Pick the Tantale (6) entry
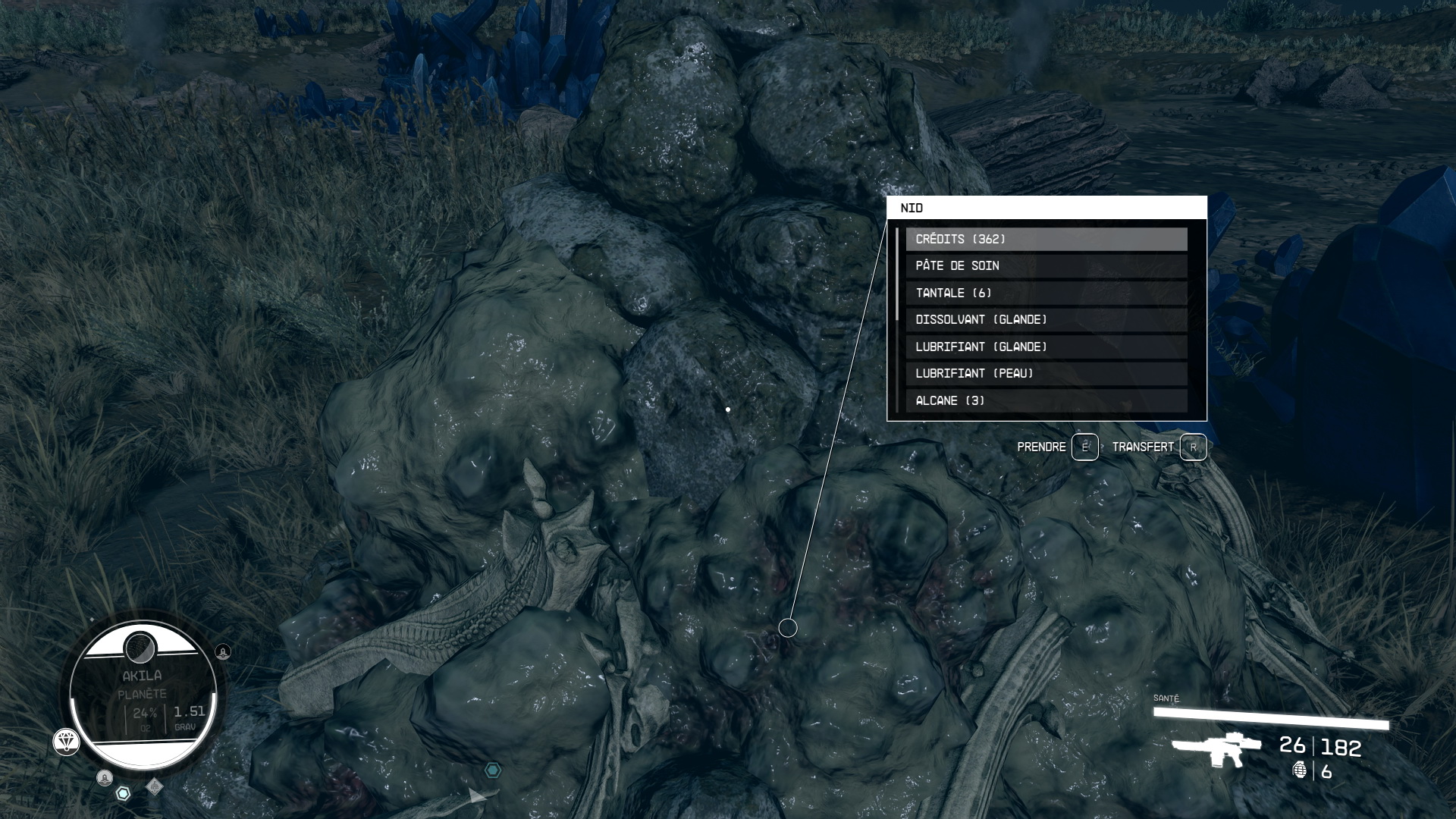The height and width of the screenshot is (819, 1456). [1046, 293]
